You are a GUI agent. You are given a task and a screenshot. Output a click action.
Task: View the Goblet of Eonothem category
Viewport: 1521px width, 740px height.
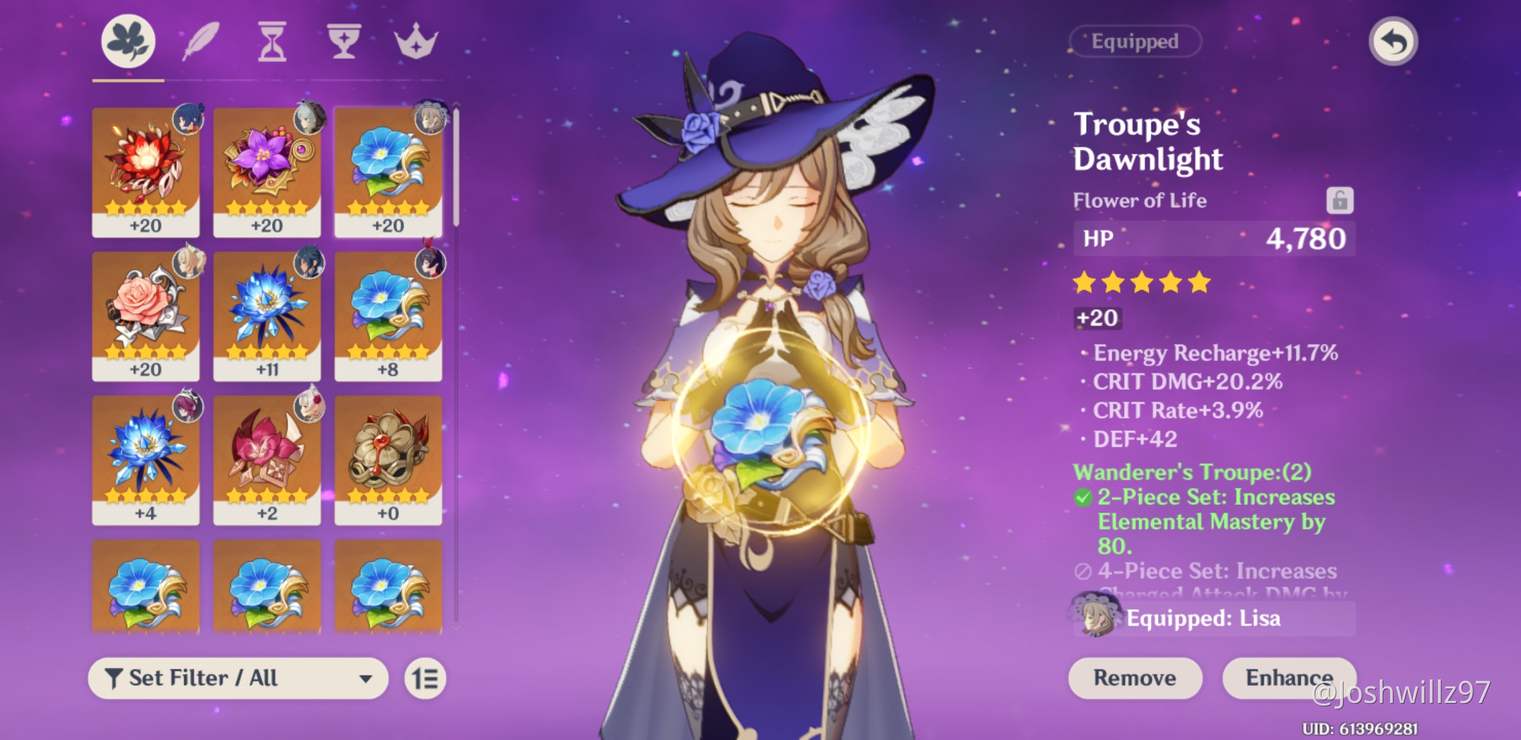click(341, 41)
